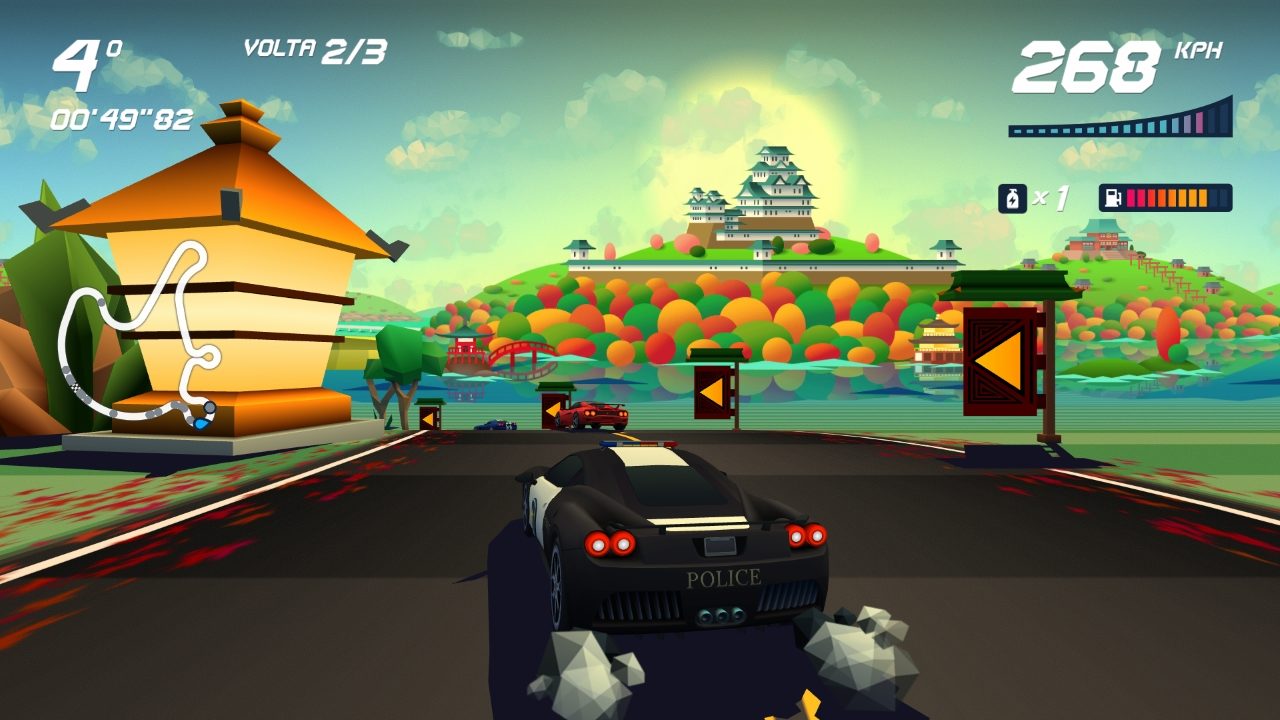Activate the nitro boost canister icon
The image size is (1280, 720).
[1012, 198]
